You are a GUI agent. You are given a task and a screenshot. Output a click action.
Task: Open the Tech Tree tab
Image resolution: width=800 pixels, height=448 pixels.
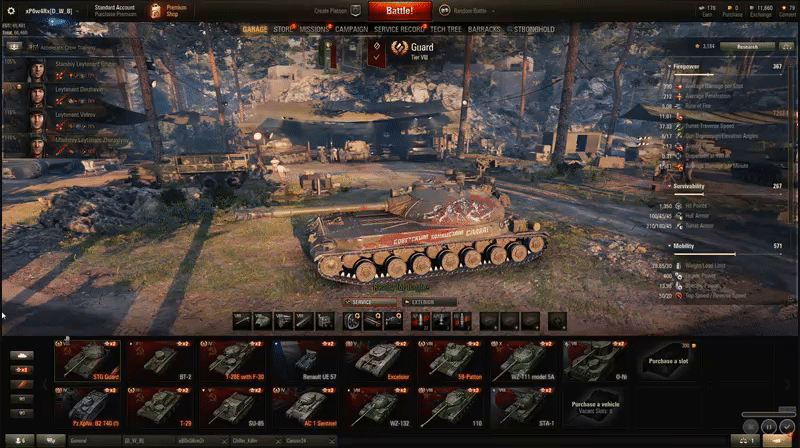click(x=447, y=30)
